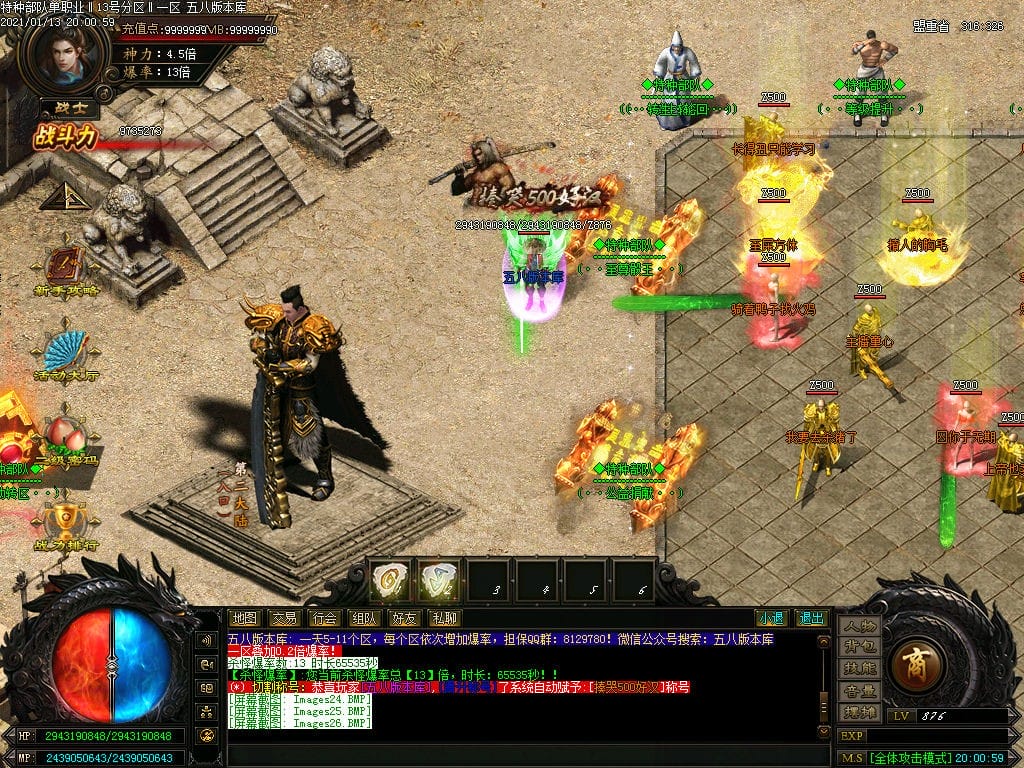This screenshot has height=768, width=1024.
Task: Click the 小退 quick logout button
Action: (x=771, y=618)
